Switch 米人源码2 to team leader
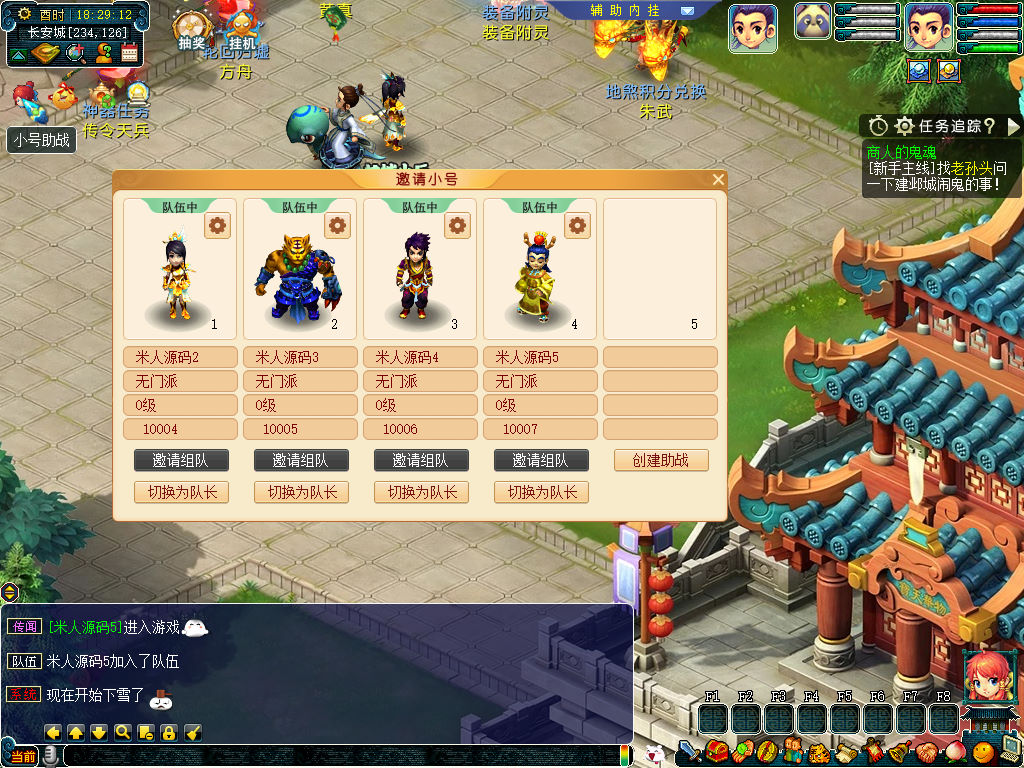The width and height of the screenshot is (1024, 768). pos(181,492)
